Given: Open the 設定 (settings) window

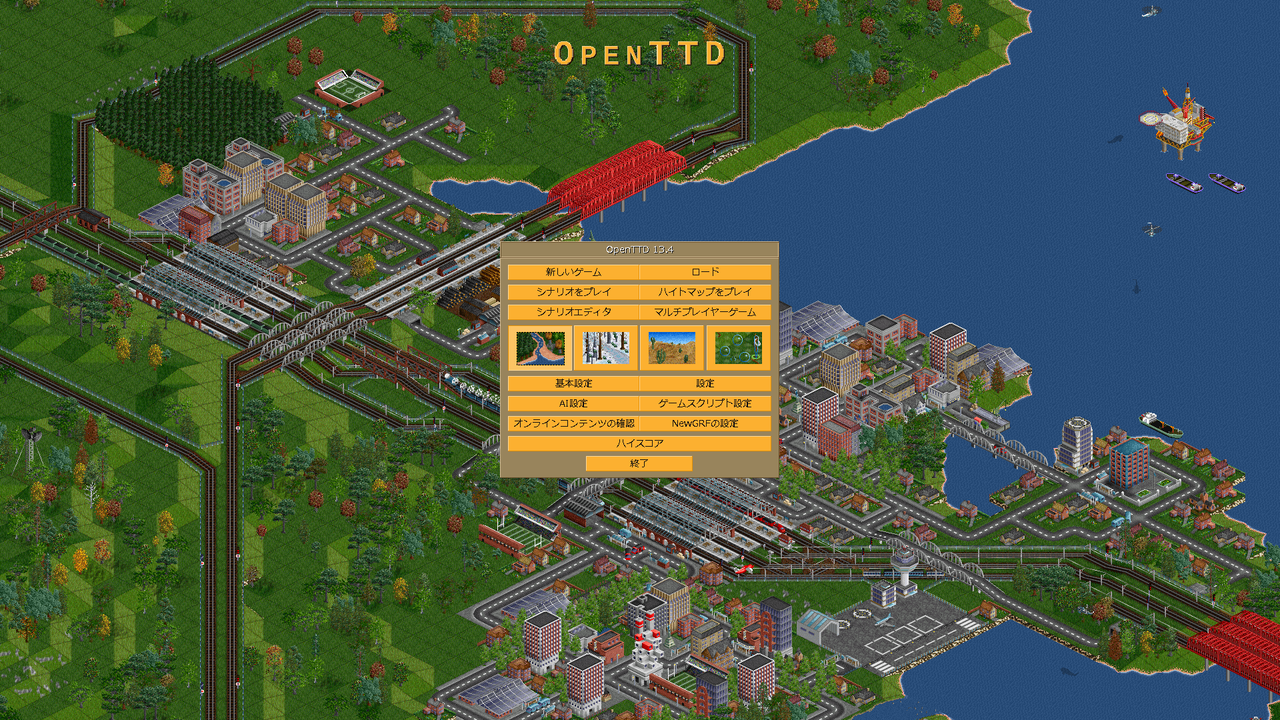Looking at the screenshot, I should coord(706,383).
